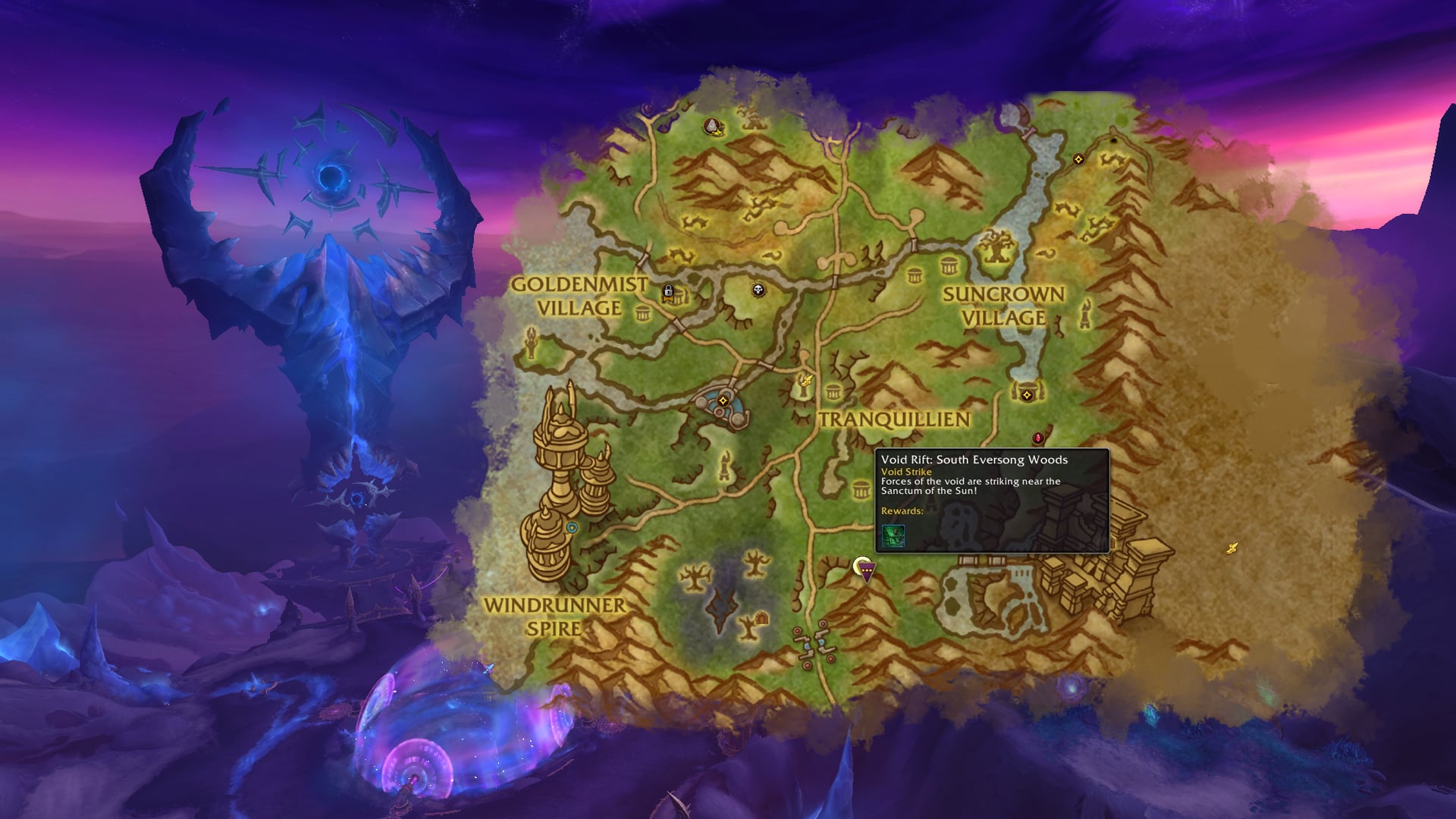Viewport: 1456px width, 819px height.
Task: Select the red gem marker above the tooltip
Action: 1038,438
